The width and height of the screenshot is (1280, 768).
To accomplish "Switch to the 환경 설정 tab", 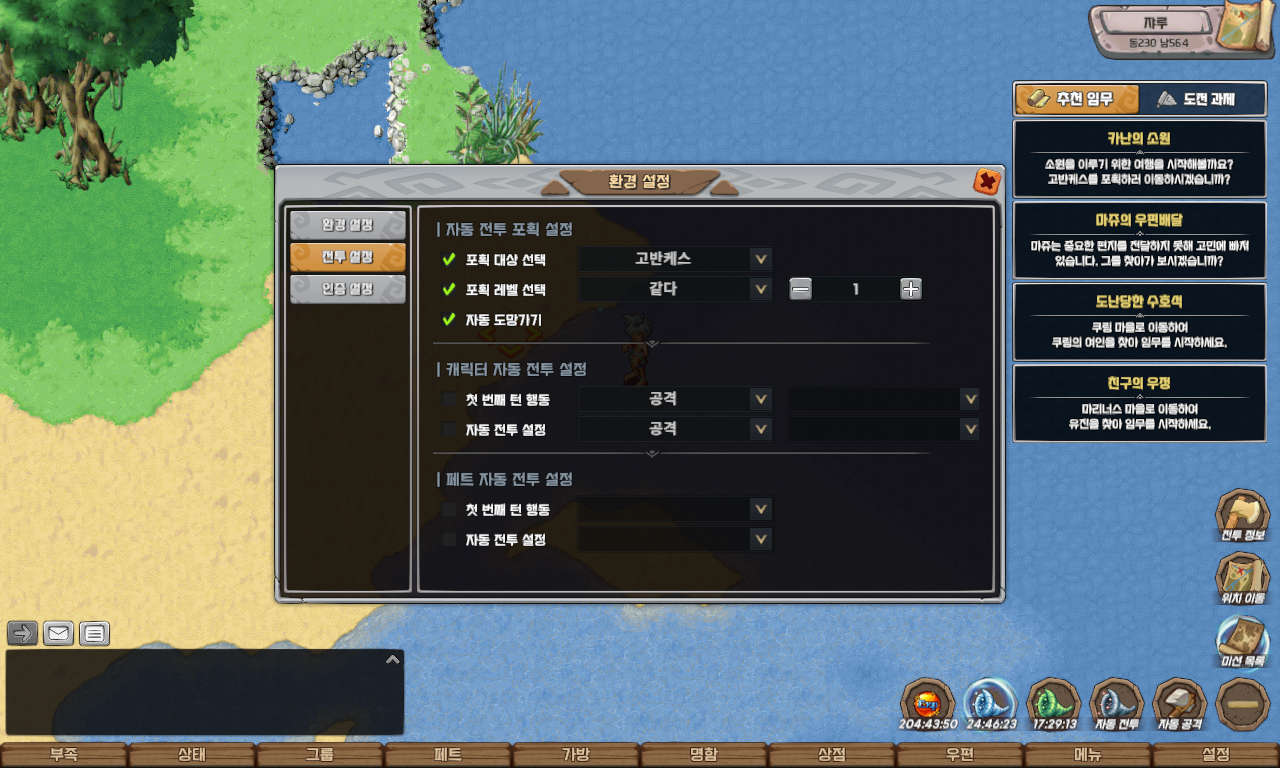I will pyautogui.click(x=347, y=225).
